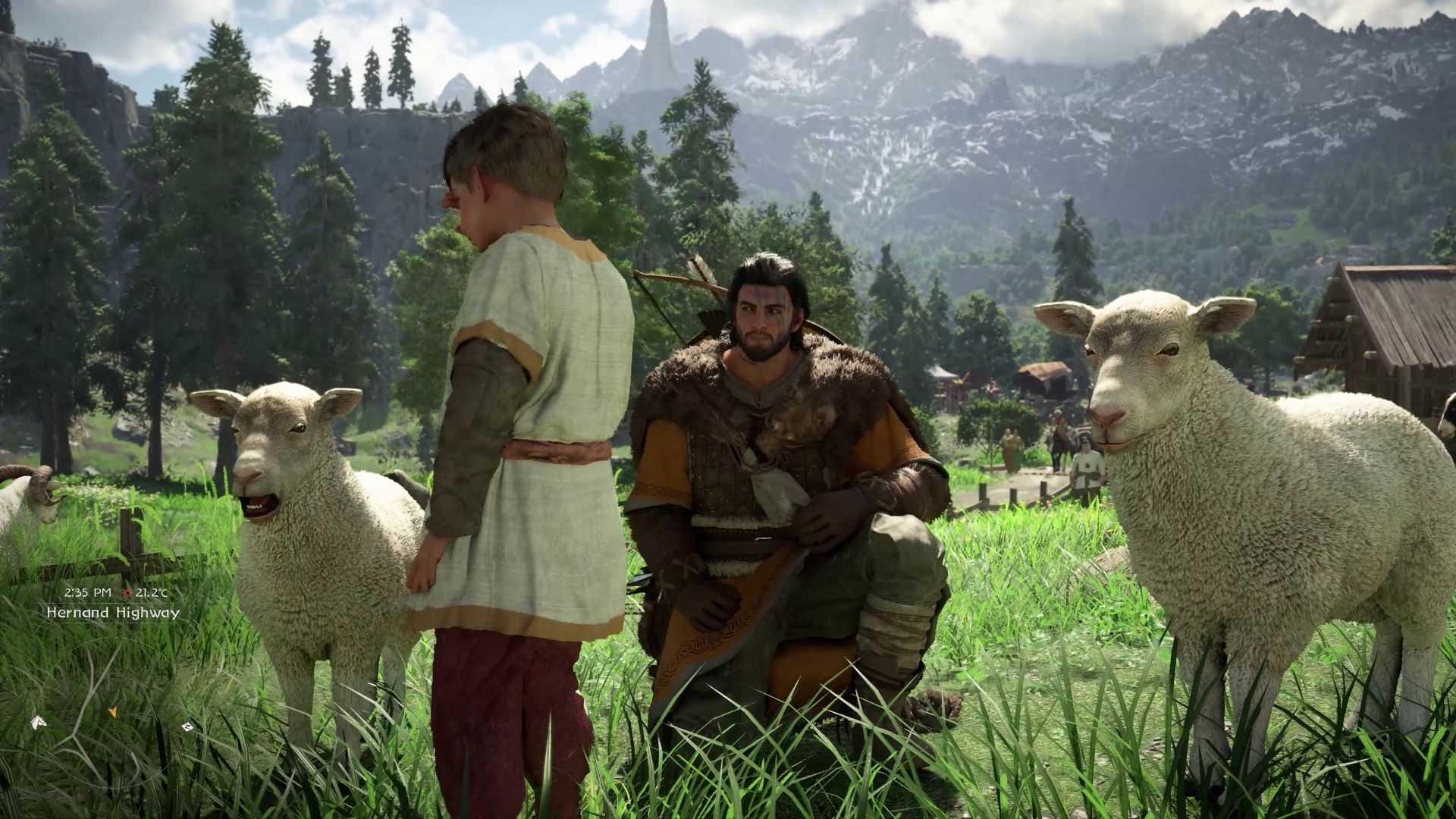Click the white horse marker on the minimap
Image resolution: width=1456 pixels, height=819 pixels.
(37, 723)
